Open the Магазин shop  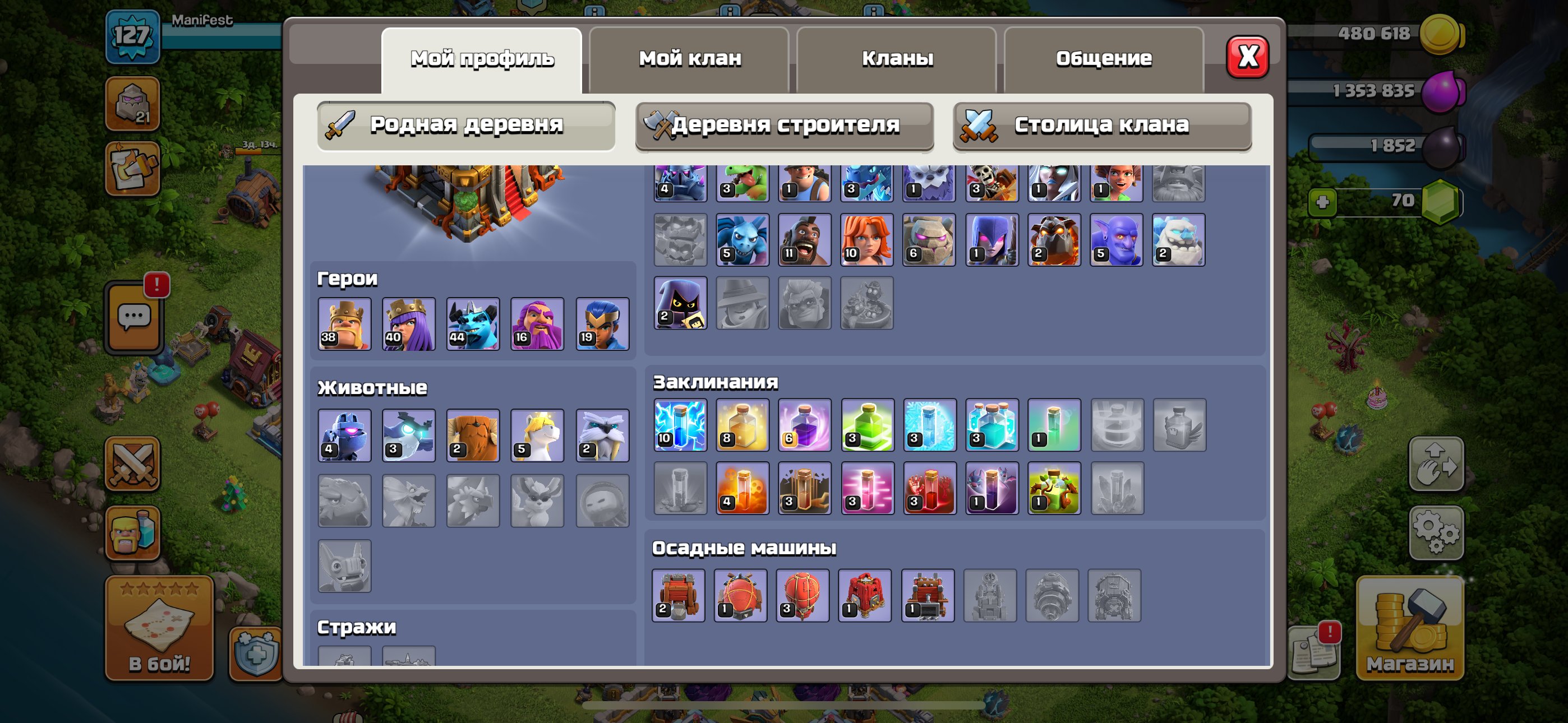point(1411,627)
